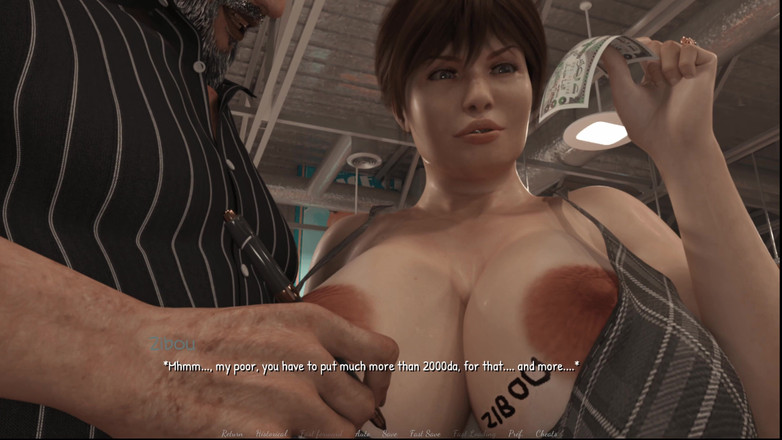The image size is (782, 440).
Task: Click Return in the quick menu
Action: click(x=232, y=434)
